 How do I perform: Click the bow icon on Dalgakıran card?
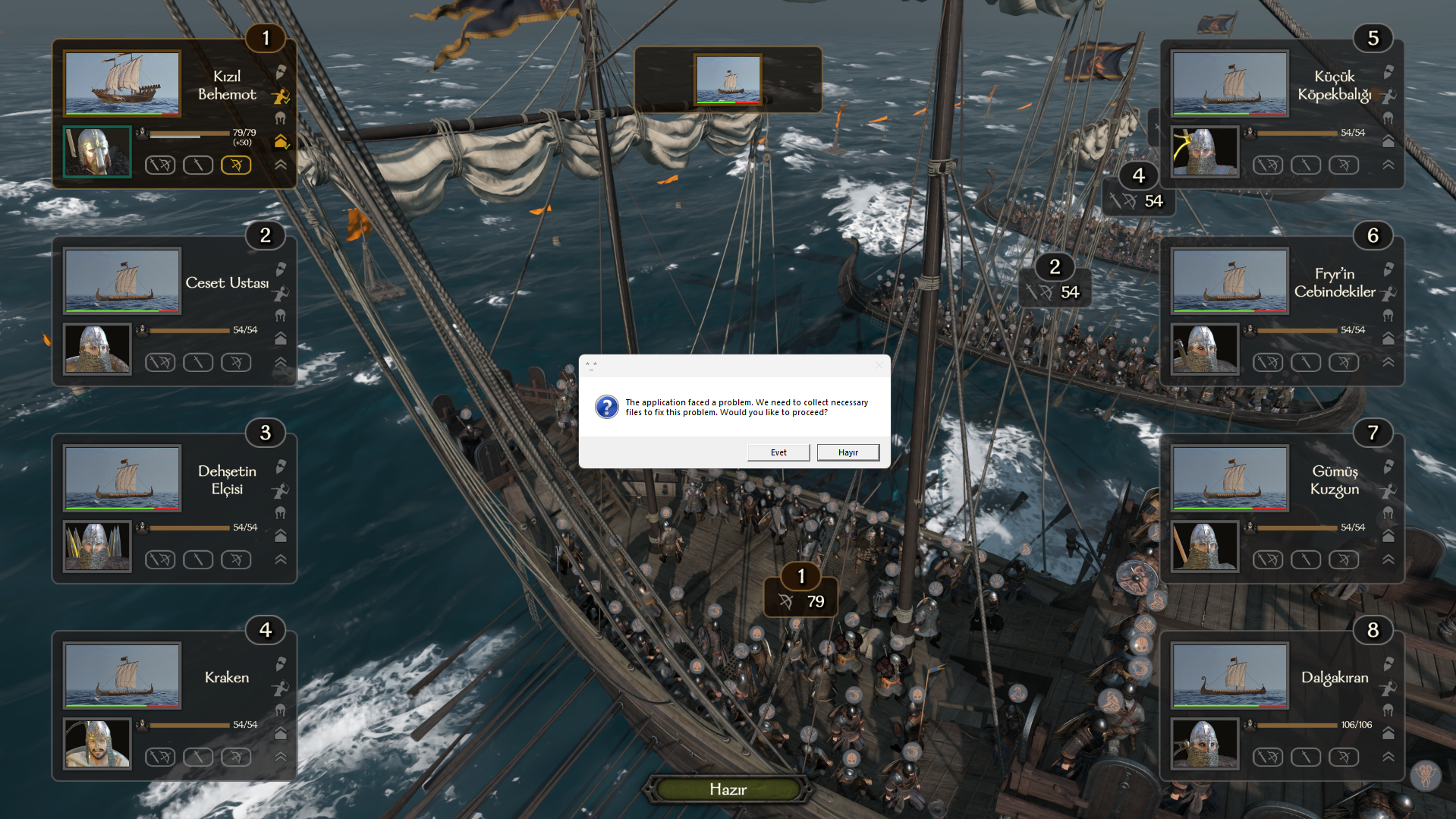[x=1344, y=757]
